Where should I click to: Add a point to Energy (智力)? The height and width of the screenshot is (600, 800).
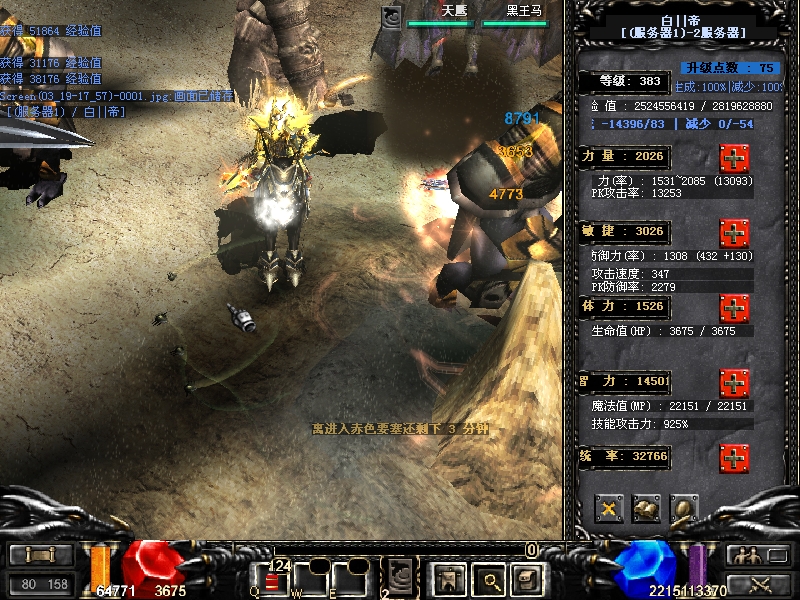(x=735, y=383)
